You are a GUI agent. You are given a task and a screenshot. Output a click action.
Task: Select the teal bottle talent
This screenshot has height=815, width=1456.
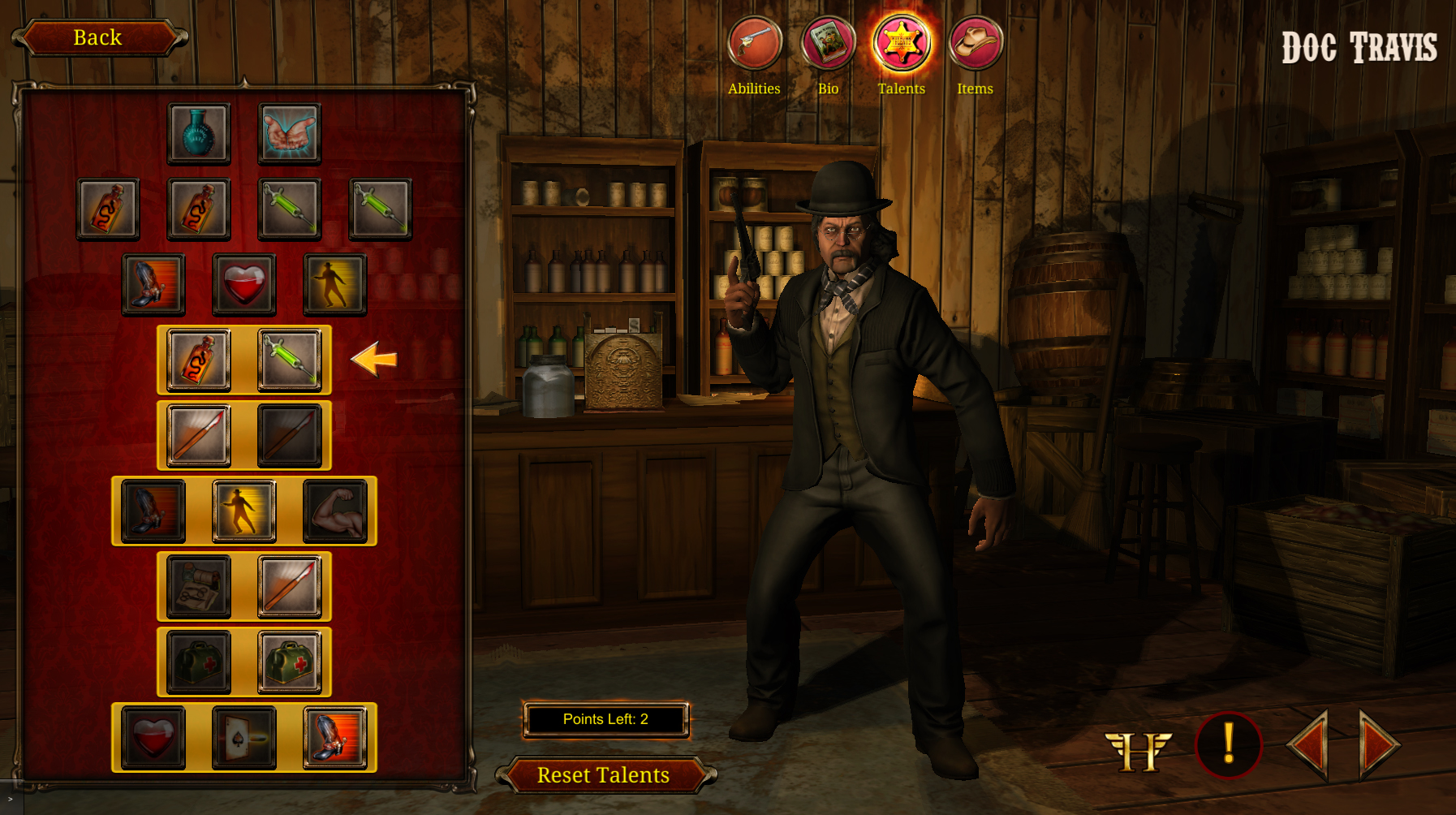(199, 133)
